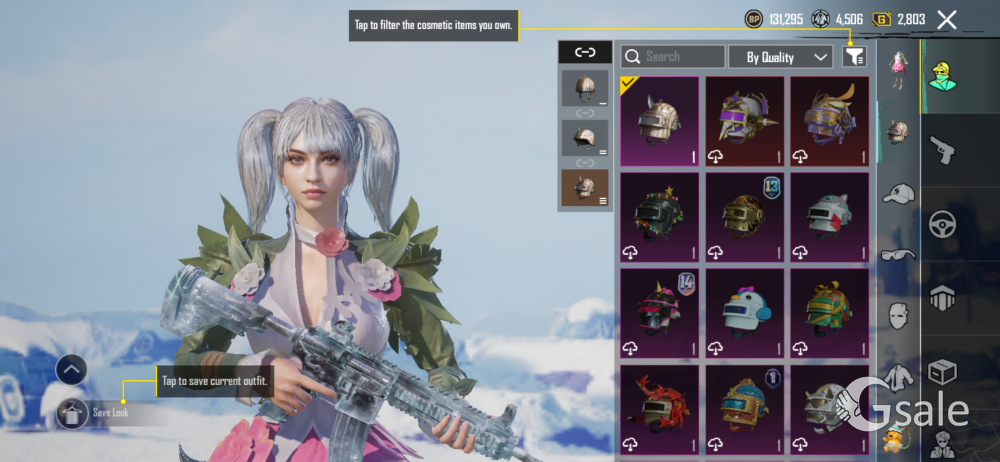This screenshot has height=462, width=1000.
Task: Choose the purple-visor spiked helmet skin
Action: tap(744, 121)
